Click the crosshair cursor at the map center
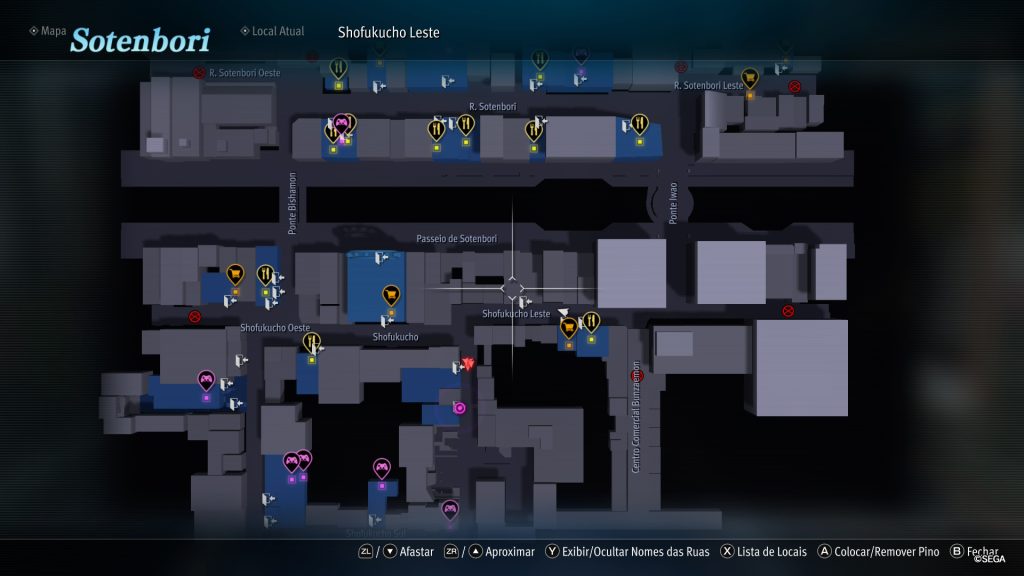 [x=513, y=289]
